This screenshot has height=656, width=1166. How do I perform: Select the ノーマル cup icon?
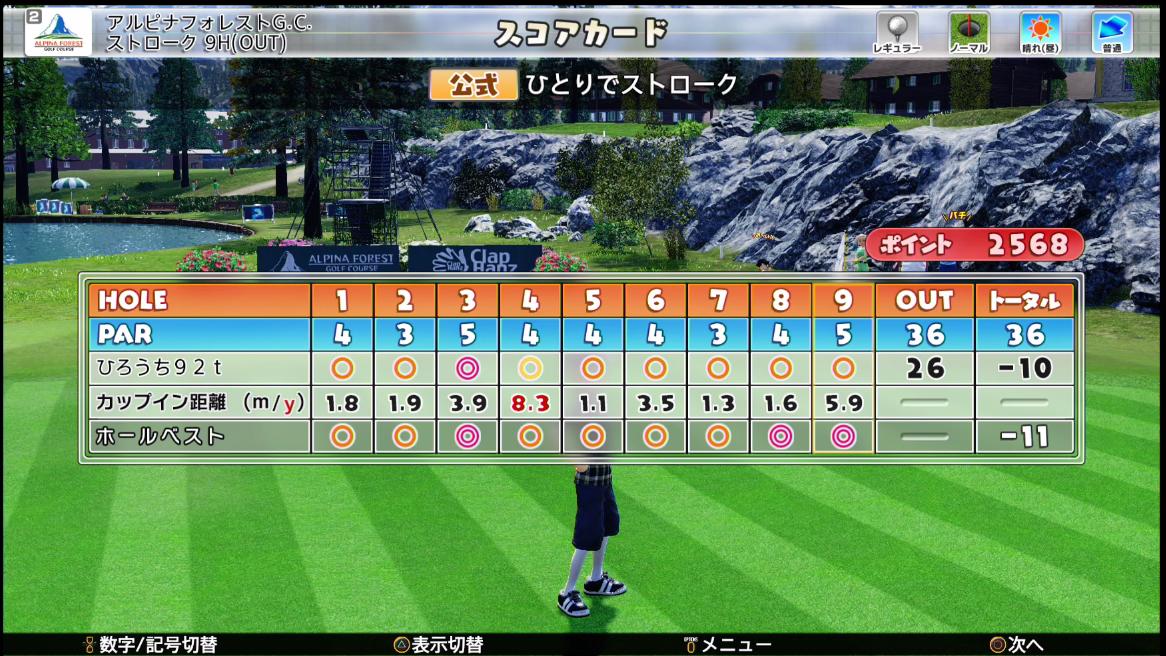coord(968,31)
